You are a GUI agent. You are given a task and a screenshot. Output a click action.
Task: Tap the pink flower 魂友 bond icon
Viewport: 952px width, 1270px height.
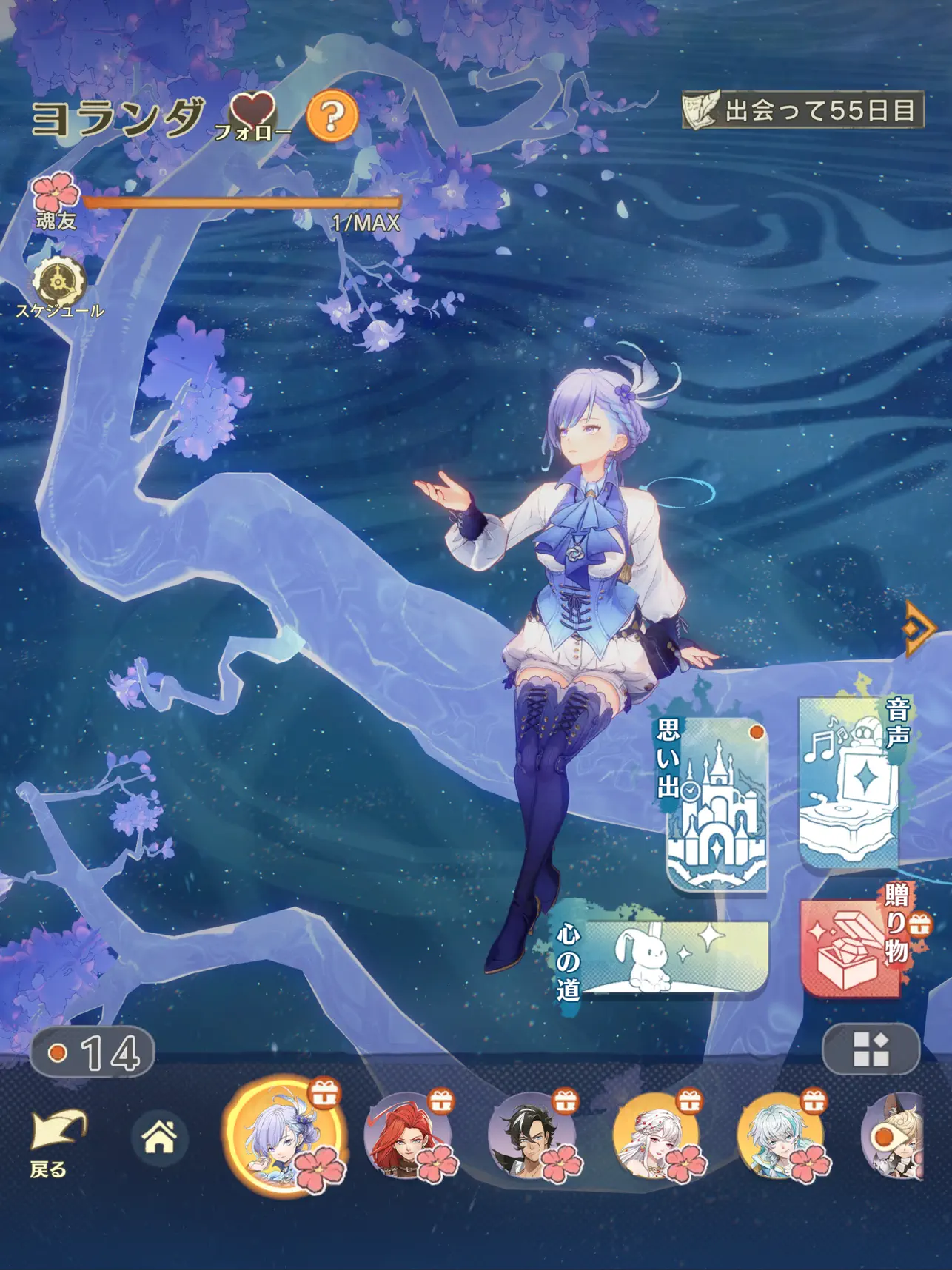(56, 194)
